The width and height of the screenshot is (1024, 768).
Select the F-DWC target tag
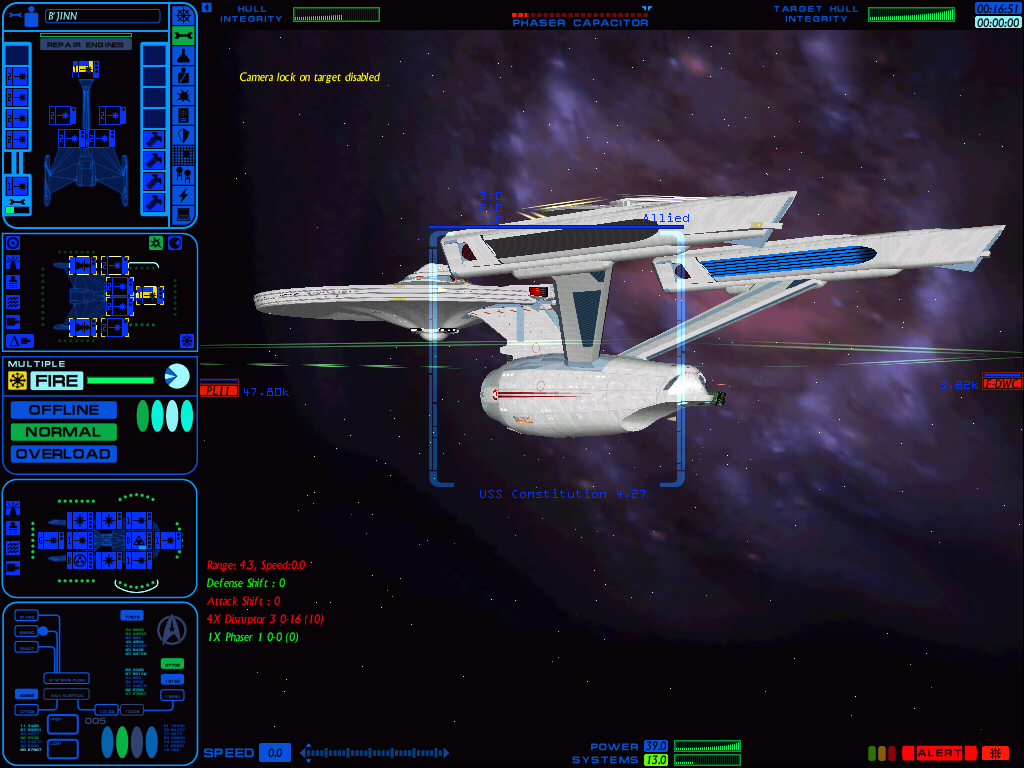point(1002,381)
